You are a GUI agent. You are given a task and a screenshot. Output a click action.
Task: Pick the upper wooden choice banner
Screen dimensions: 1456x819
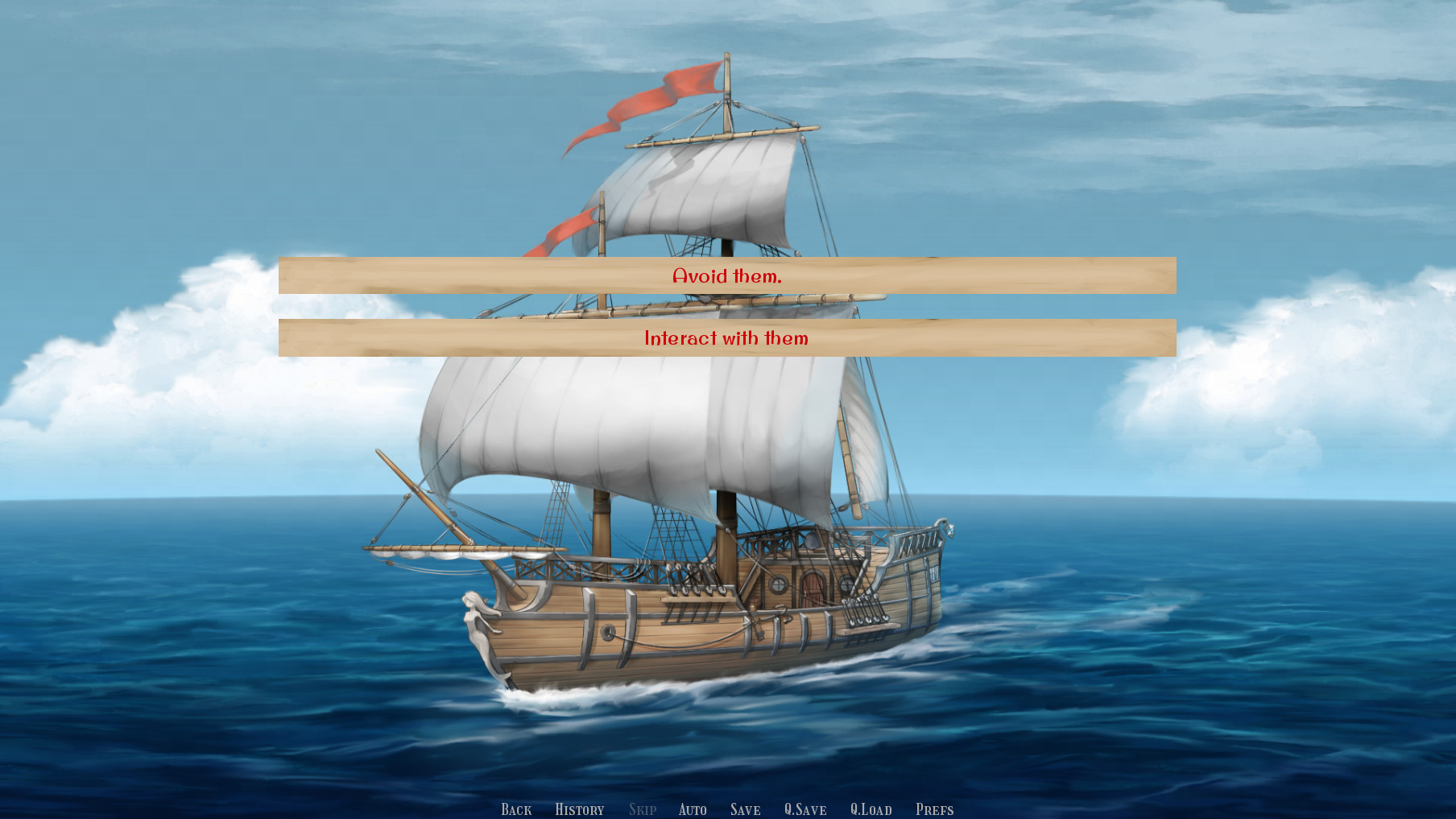click(x=727, y=276)
